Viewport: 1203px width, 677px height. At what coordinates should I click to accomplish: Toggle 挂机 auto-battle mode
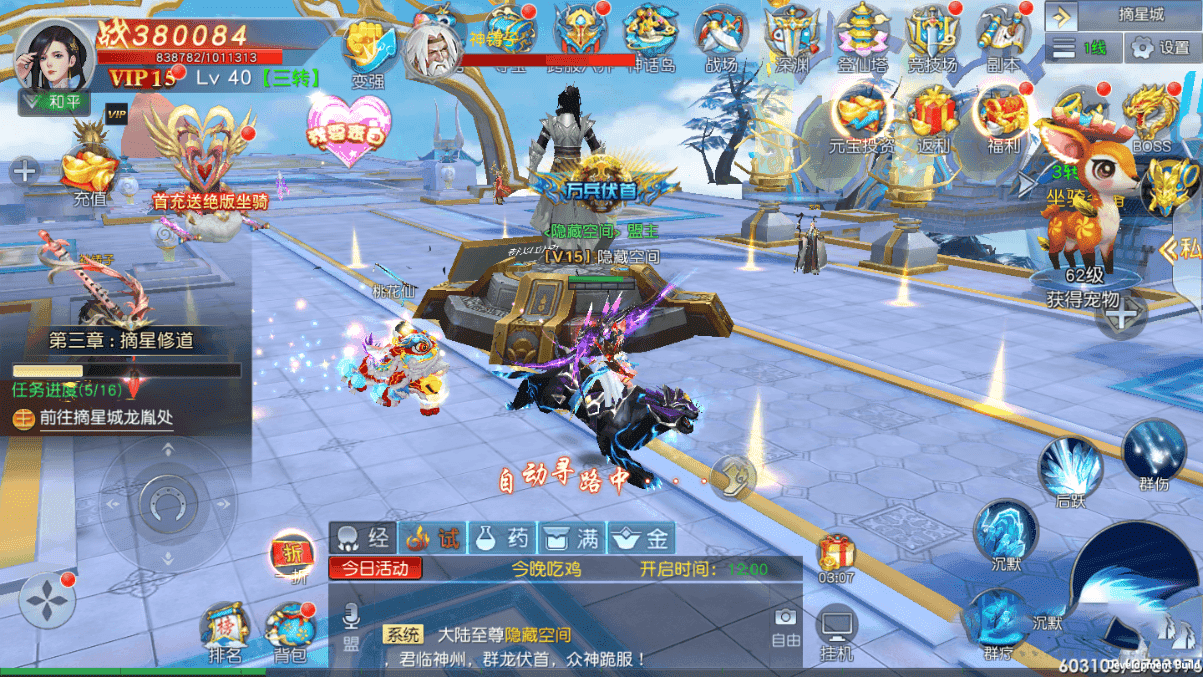coord(836,634)
